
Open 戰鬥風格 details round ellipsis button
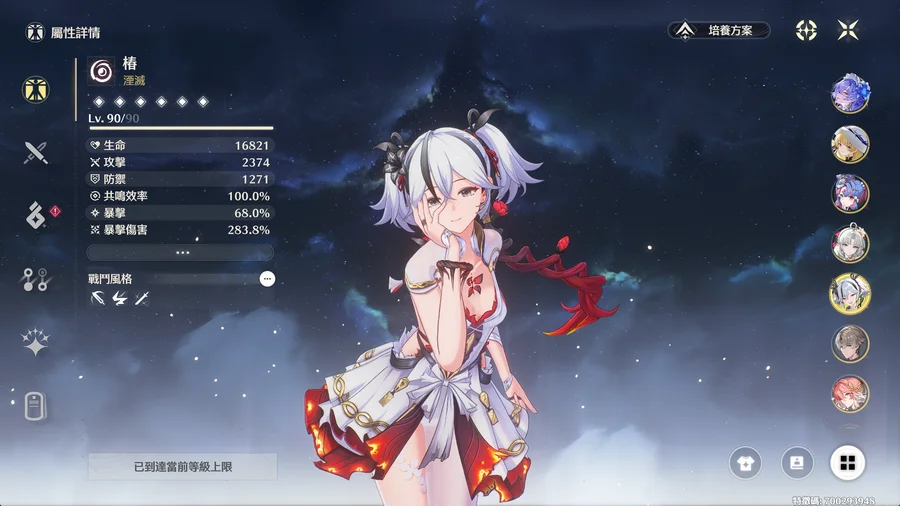267,279
